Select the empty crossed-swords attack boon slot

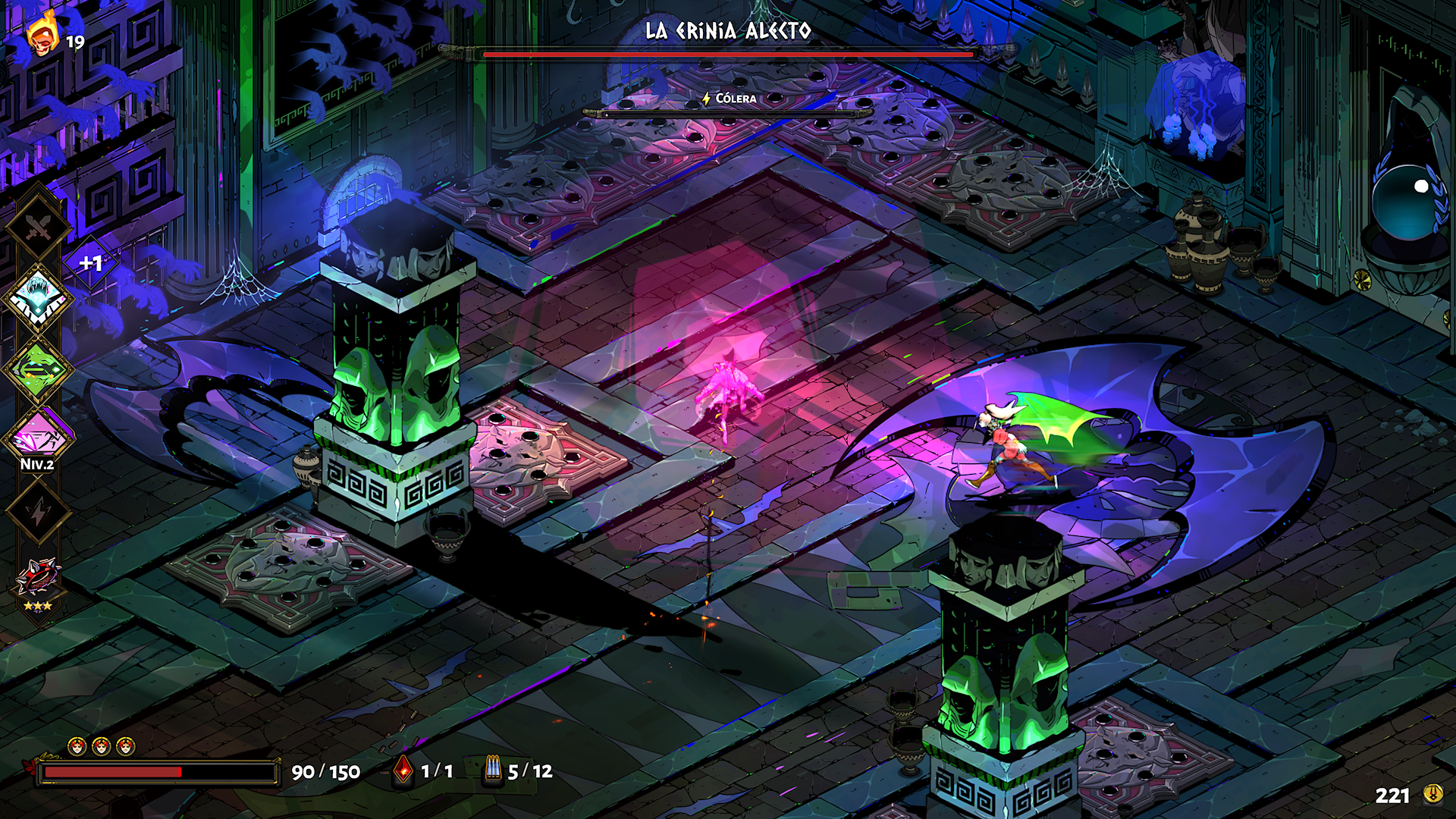coord(38,227)
